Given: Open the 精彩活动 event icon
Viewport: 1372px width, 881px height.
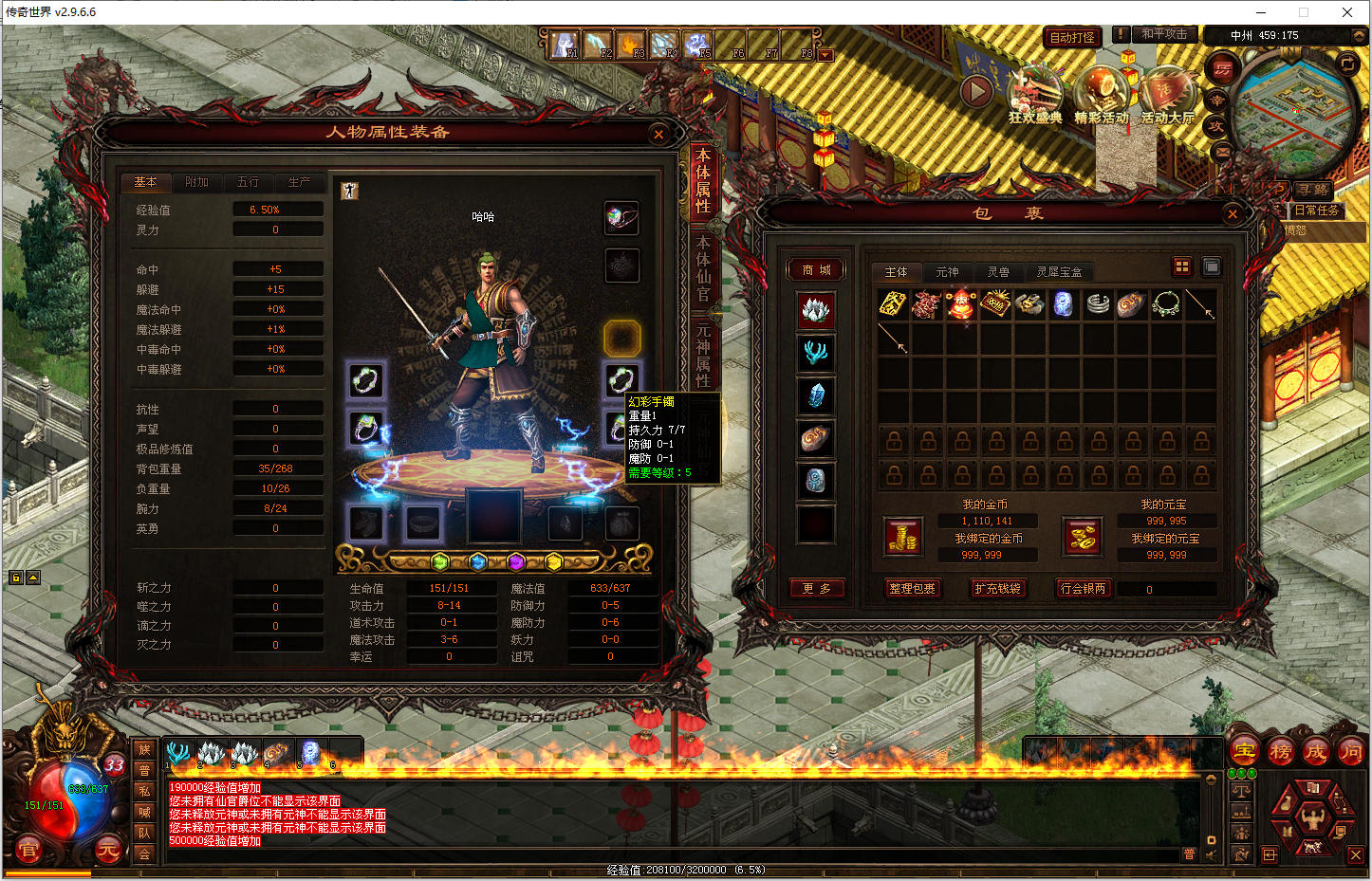Looking at the screenshot, I should (x=1101, y=95).
